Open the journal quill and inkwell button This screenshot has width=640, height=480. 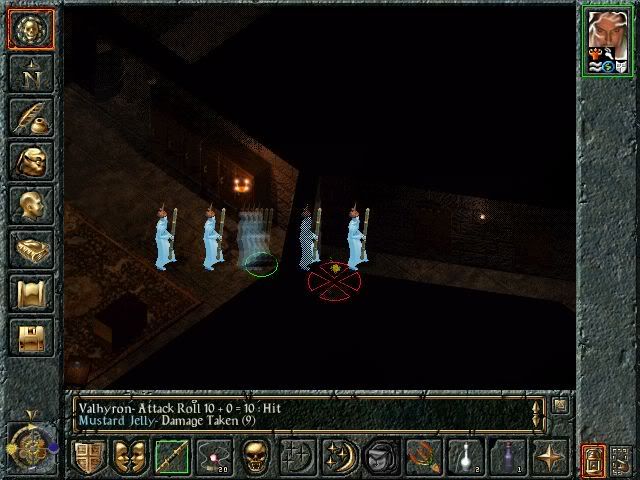tap(29, 117)
